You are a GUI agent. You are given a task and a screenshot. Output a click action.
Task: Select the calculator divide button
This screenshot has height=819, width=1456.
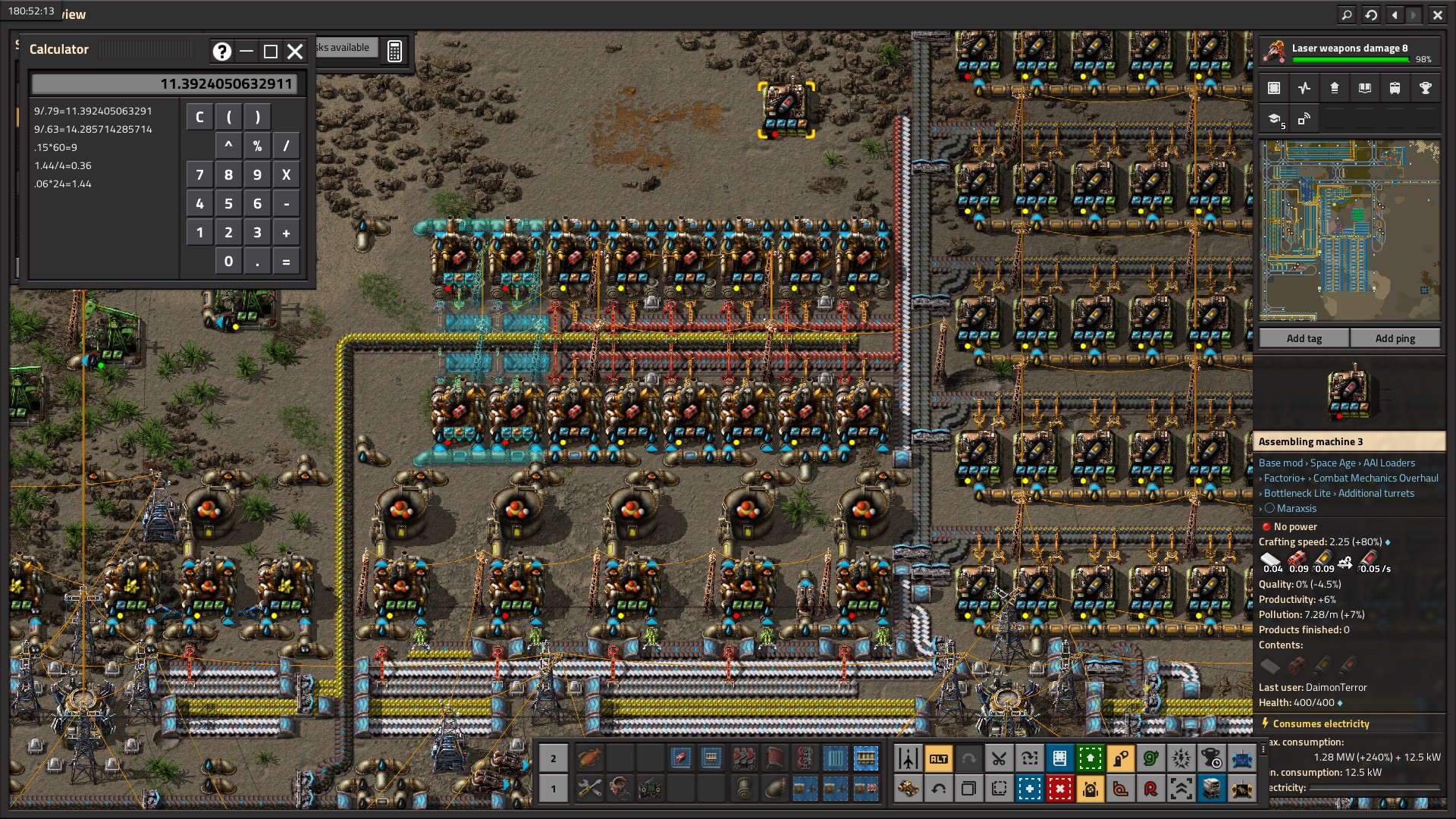coord(286,146)
